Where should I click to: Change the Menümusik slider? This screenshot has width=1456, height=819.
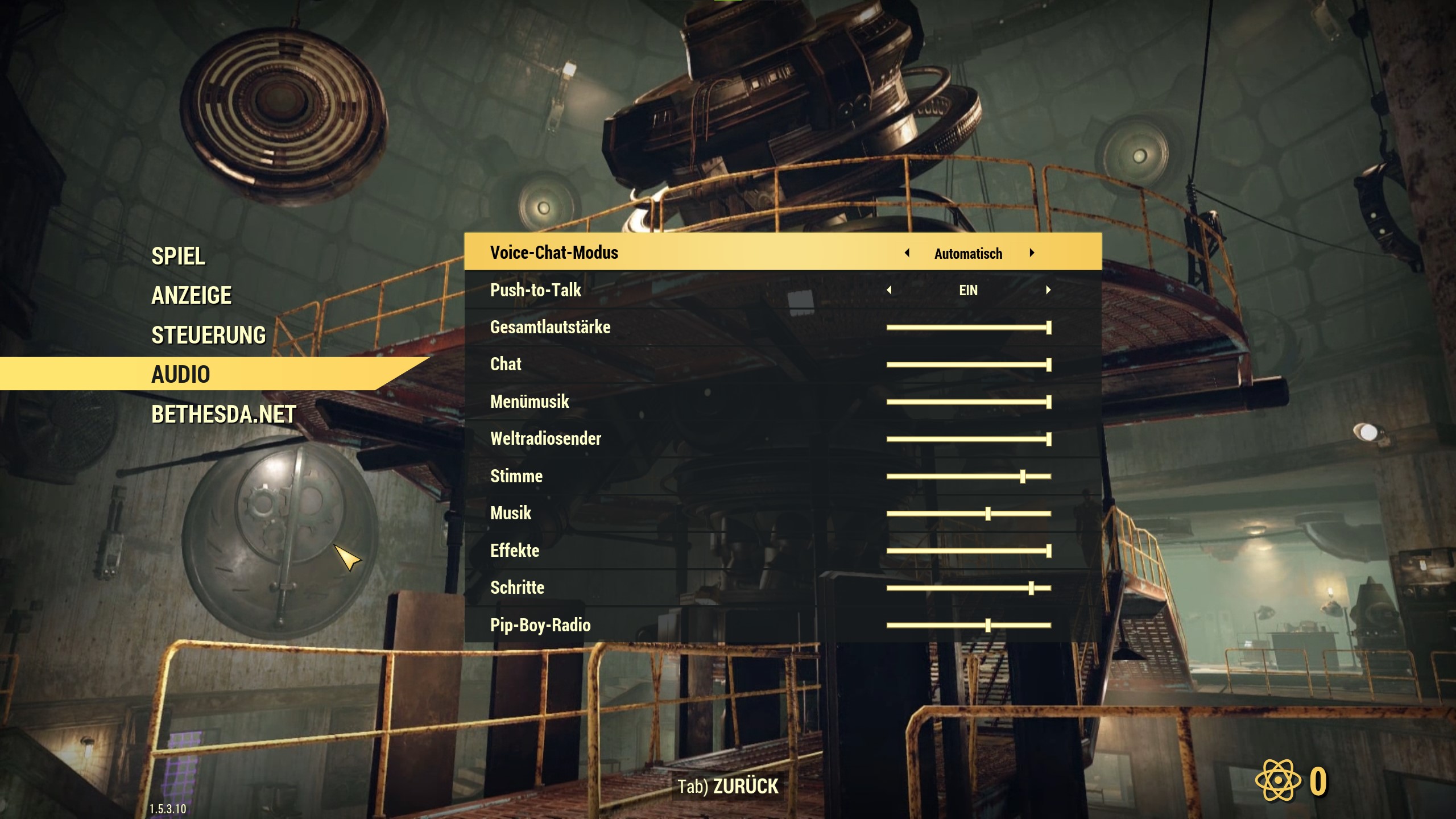point(1048,402)
